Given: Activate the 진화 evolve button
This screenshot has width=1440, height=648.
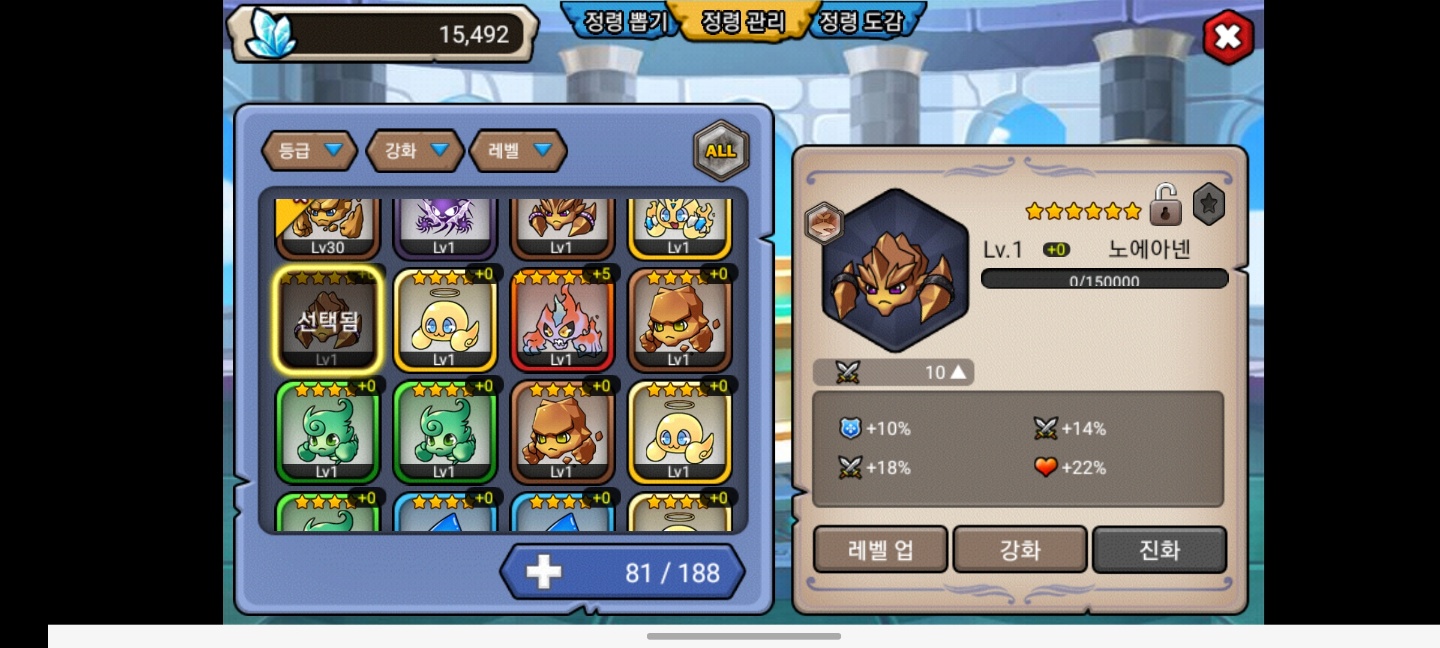Looking at the screenshot, I should pos(1159,549).
